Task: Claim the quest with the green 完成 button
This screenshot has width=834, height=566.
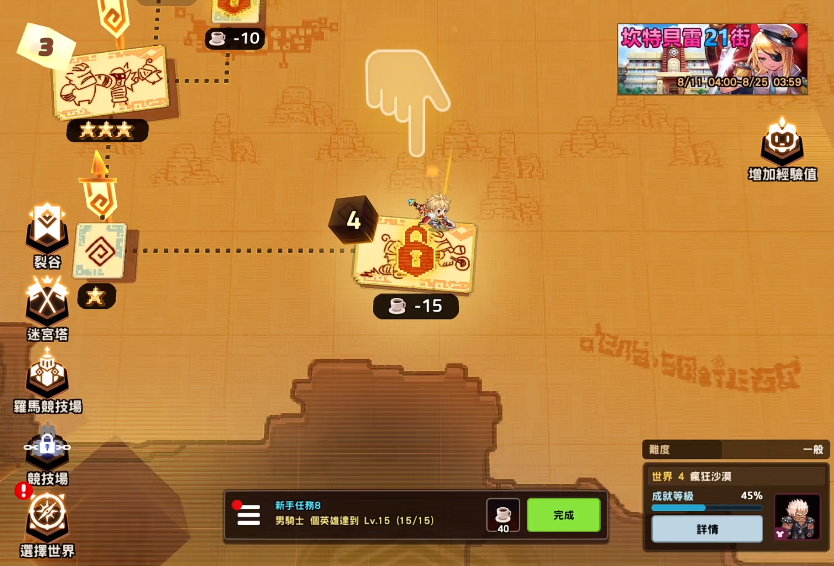Action: click(563, 515)
